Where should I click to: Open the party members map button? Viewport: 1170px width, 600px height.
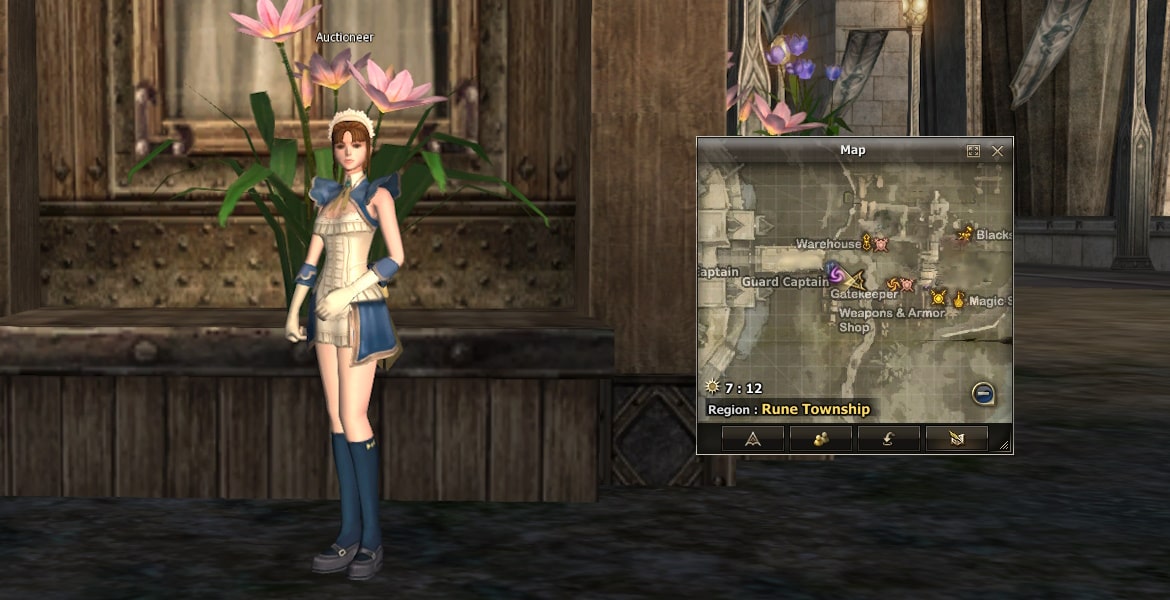pyautogui.click(x=821, y=438)
